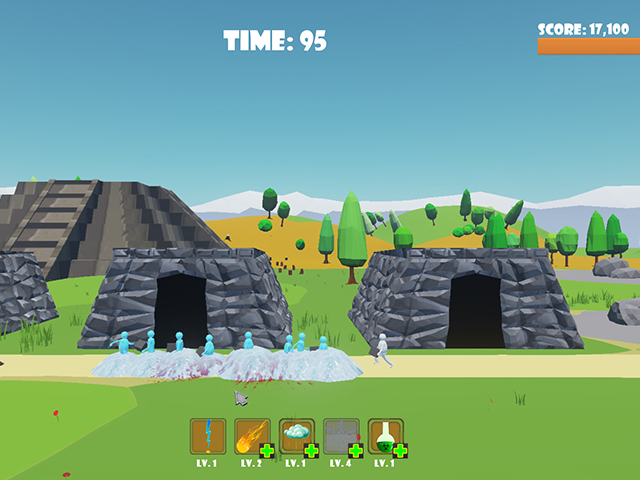Upgrade the Lv. 4 ability via plus button

tap(356, 451)
